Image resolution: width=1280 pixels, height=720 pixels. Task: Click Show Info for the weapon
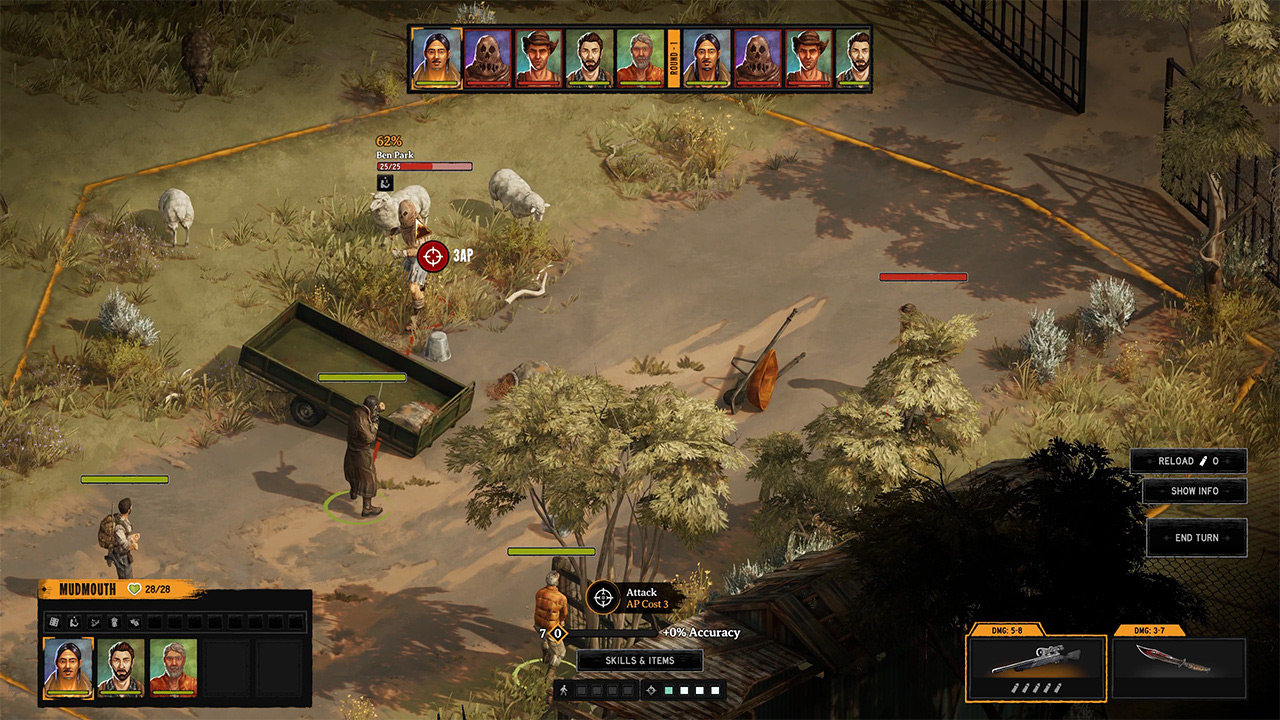pos(1196,491)
